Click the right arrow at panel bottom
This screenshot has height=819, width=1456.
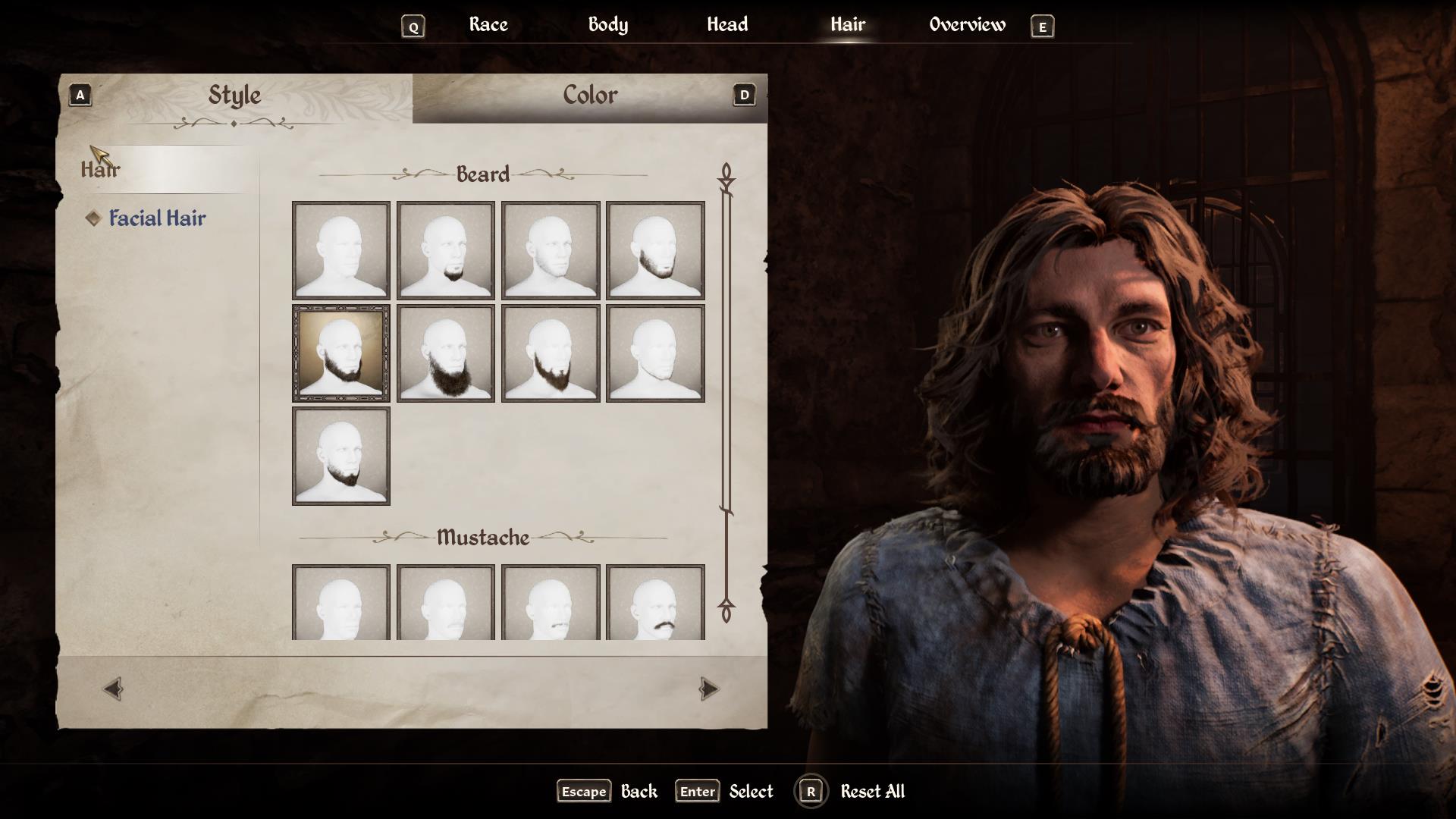[x=708, y=689]
